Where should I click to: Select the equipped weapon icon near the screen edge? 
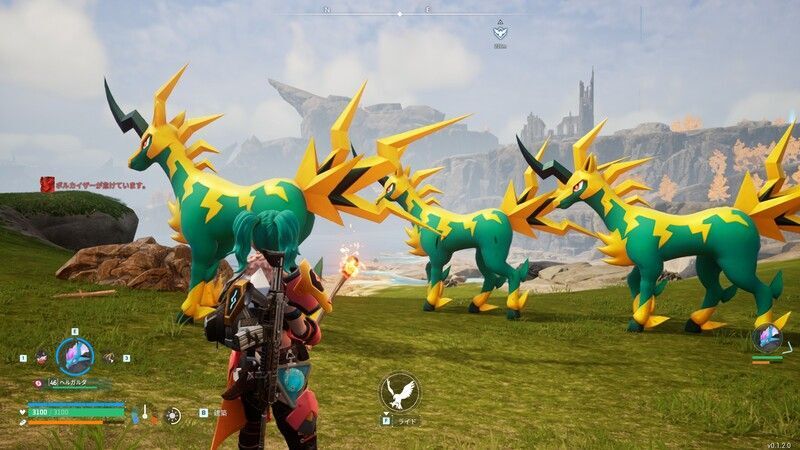768,338
